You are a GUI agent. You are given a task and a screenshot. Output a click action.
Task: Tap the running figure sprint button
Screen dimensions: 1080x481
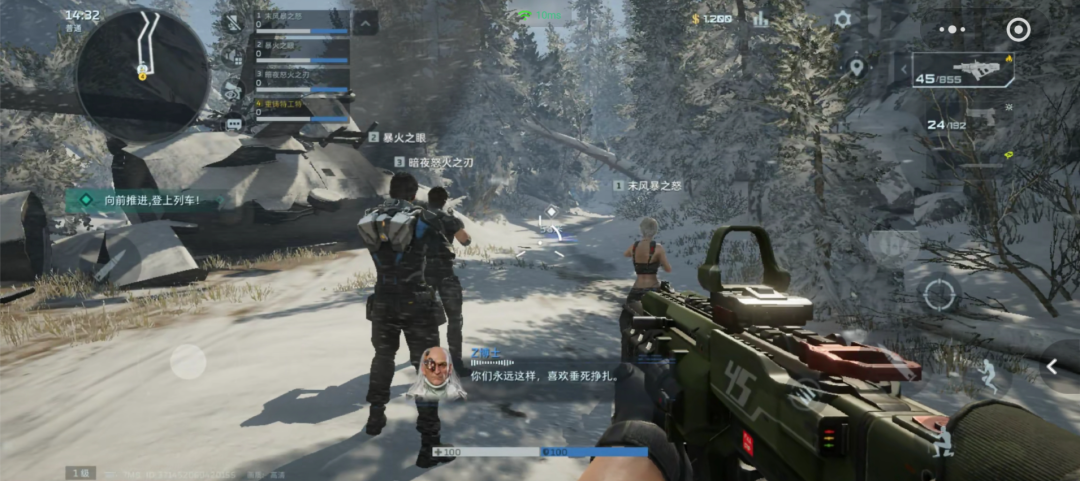(989, 374)
